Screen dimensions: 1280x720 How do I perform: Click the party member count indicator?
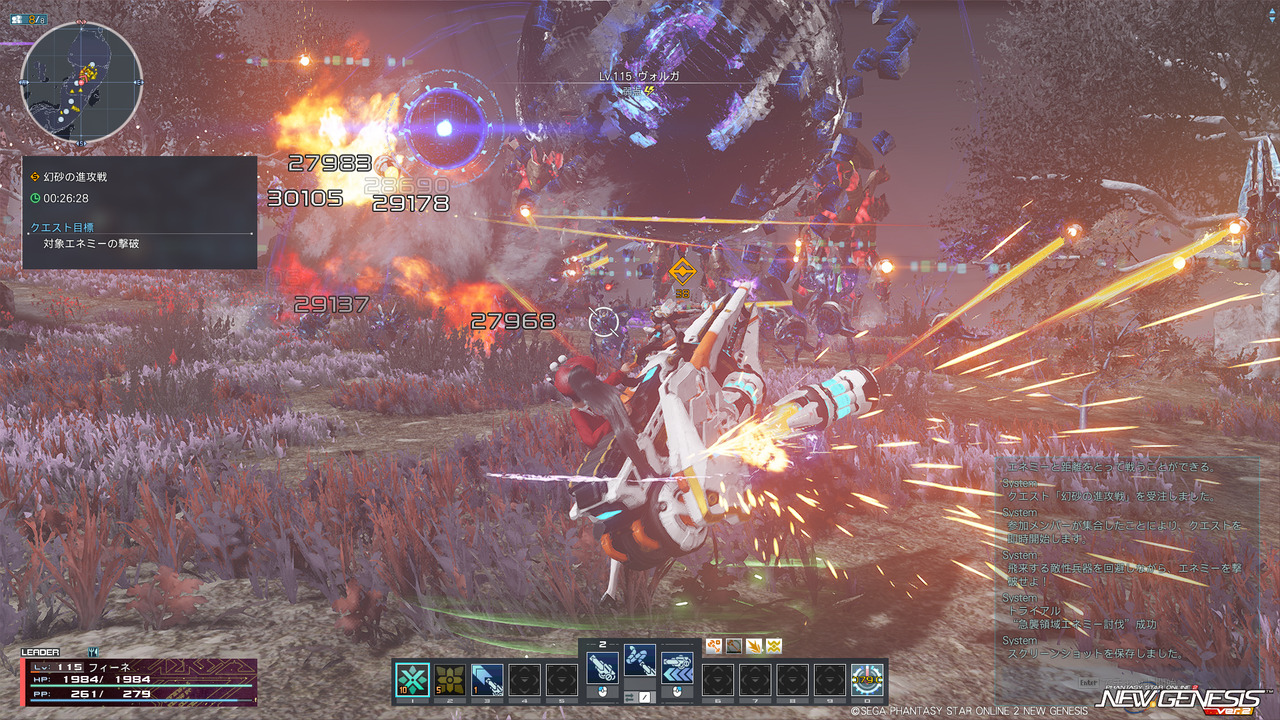tap(32, 18)
